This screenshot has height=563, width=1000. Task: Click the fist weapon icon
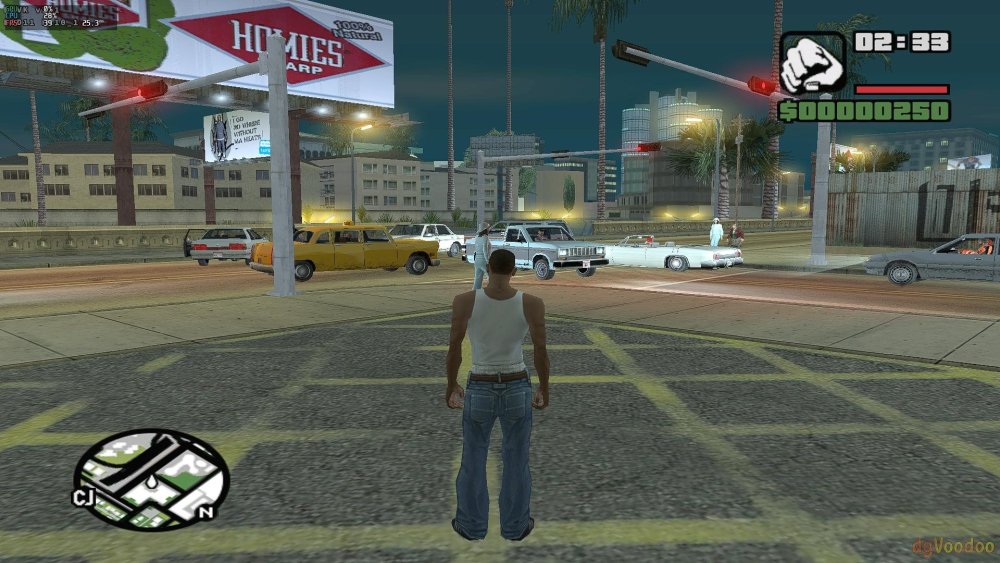point(812,64)
